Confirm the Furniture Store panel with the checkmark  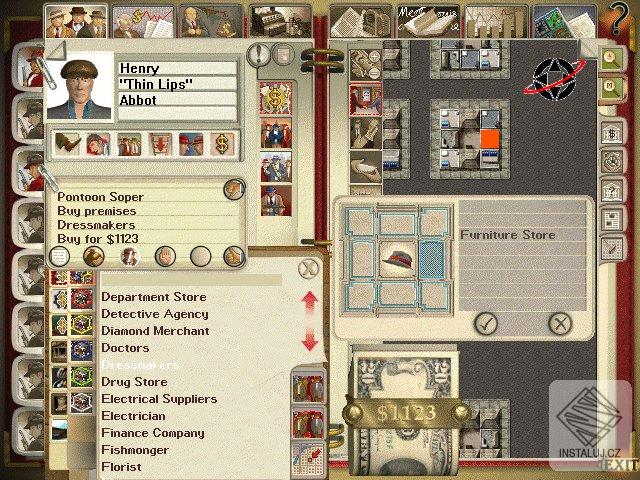point(486,322)
